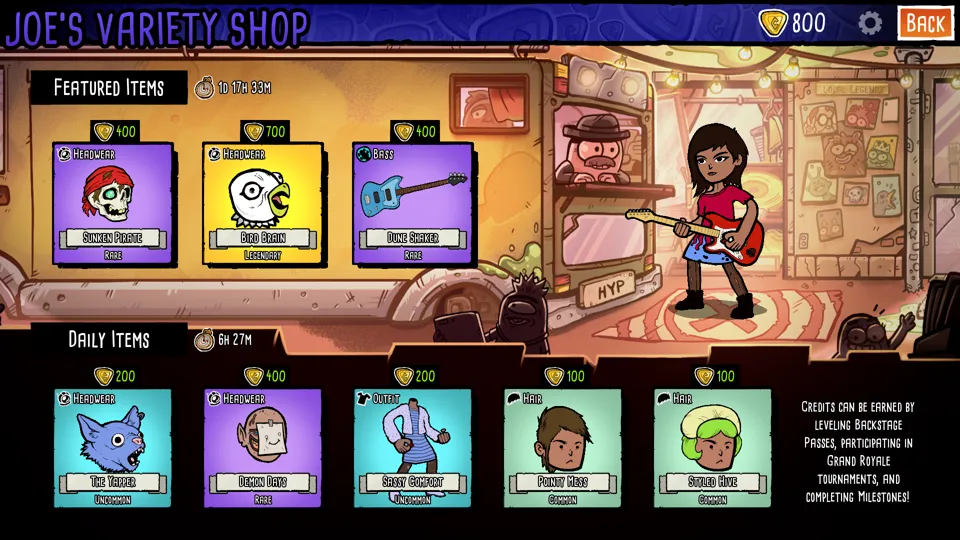Select the Sassy Comfort outfit
The width and height of the screenshot is (960, 540).
coord(412,447)
